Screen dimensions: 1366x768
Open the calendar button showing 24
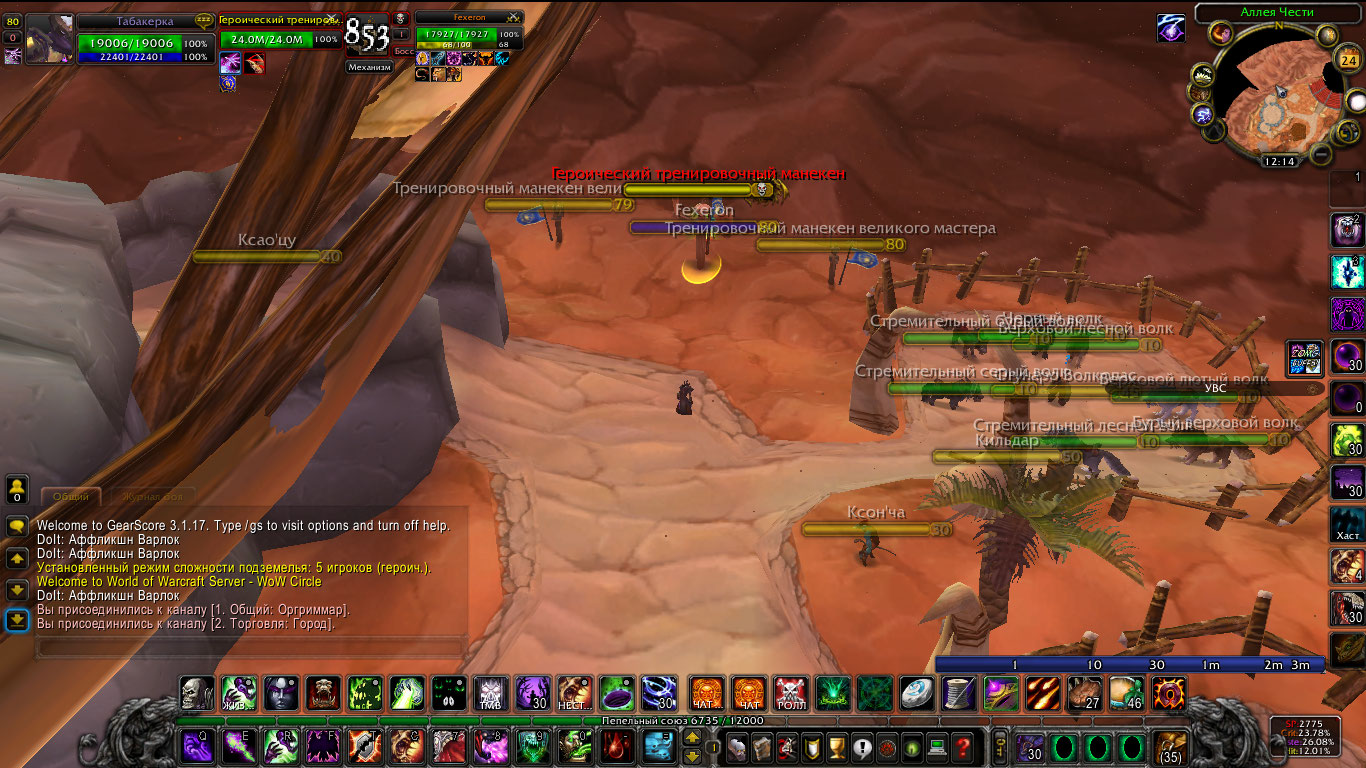point(1347,60)
